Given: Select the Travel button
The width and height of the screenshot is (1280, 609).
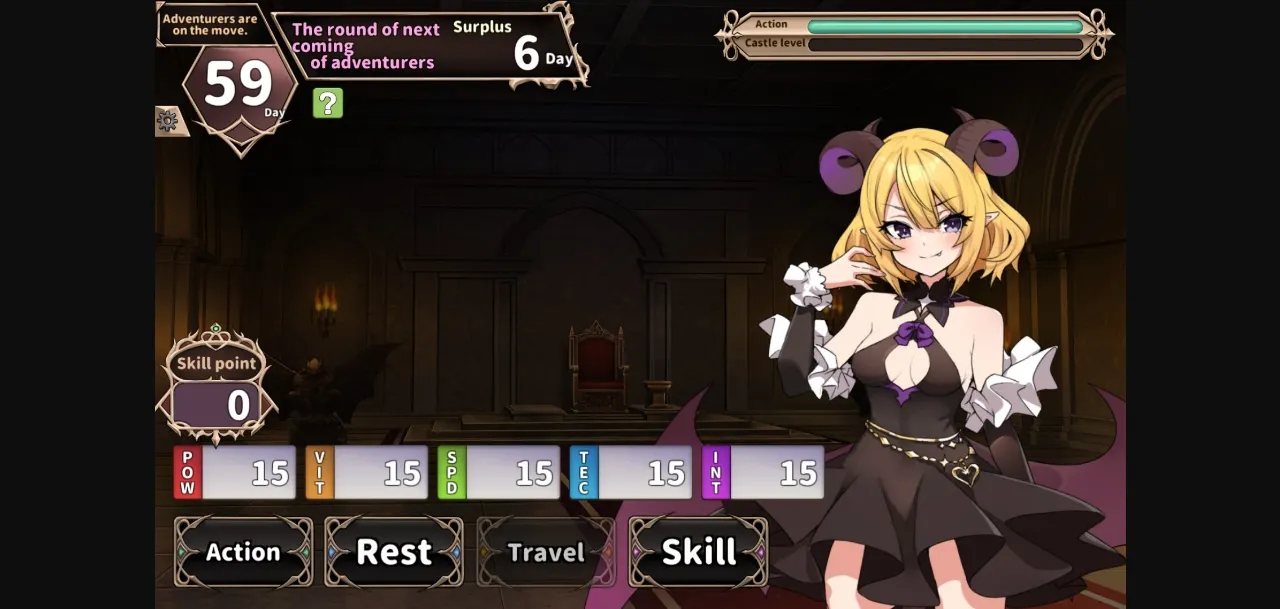Looking at the screenshot, I should 545,552.
